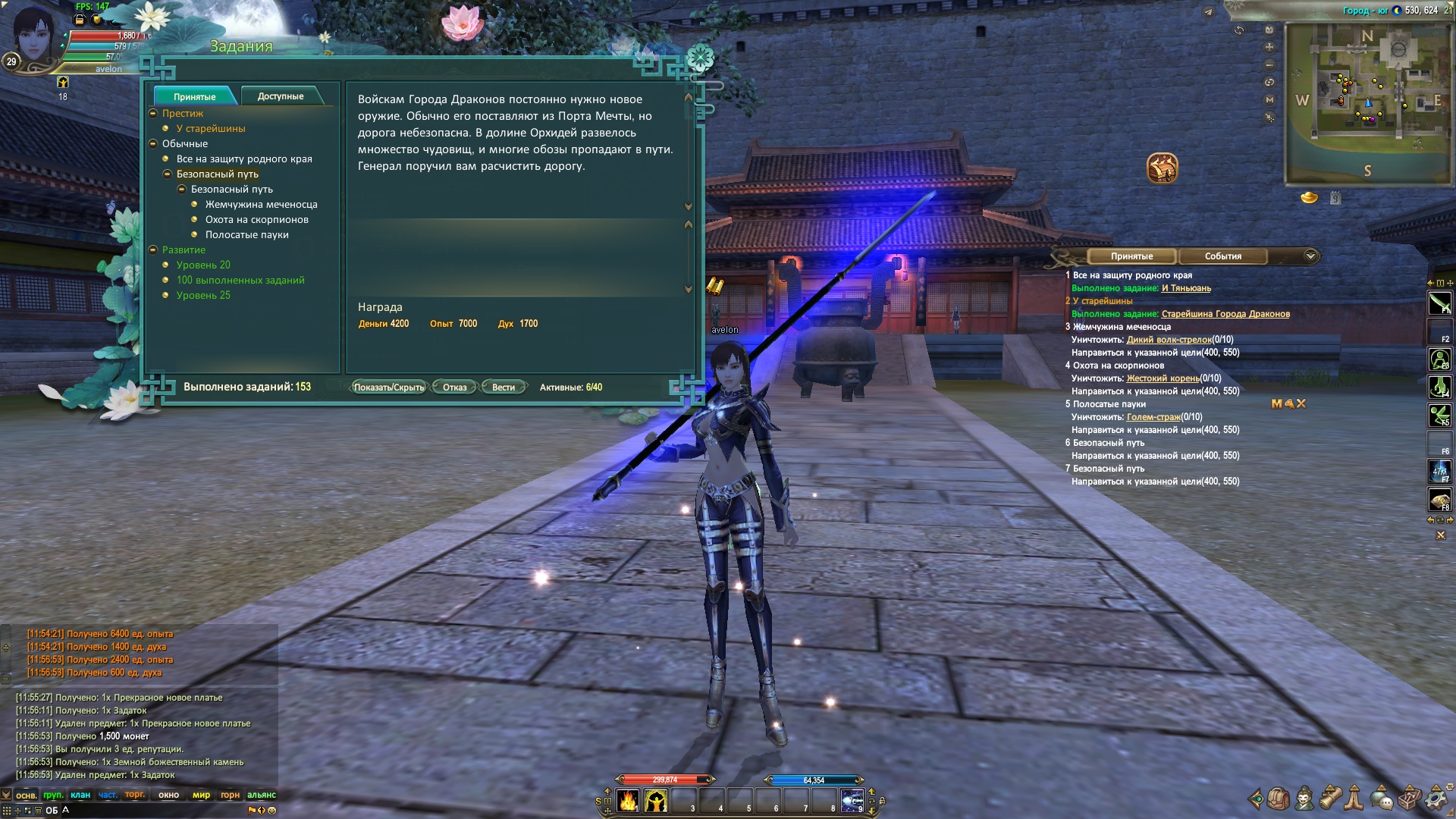
Task: Choose the Охота на скорпионов quest
Action: point(256,220)
